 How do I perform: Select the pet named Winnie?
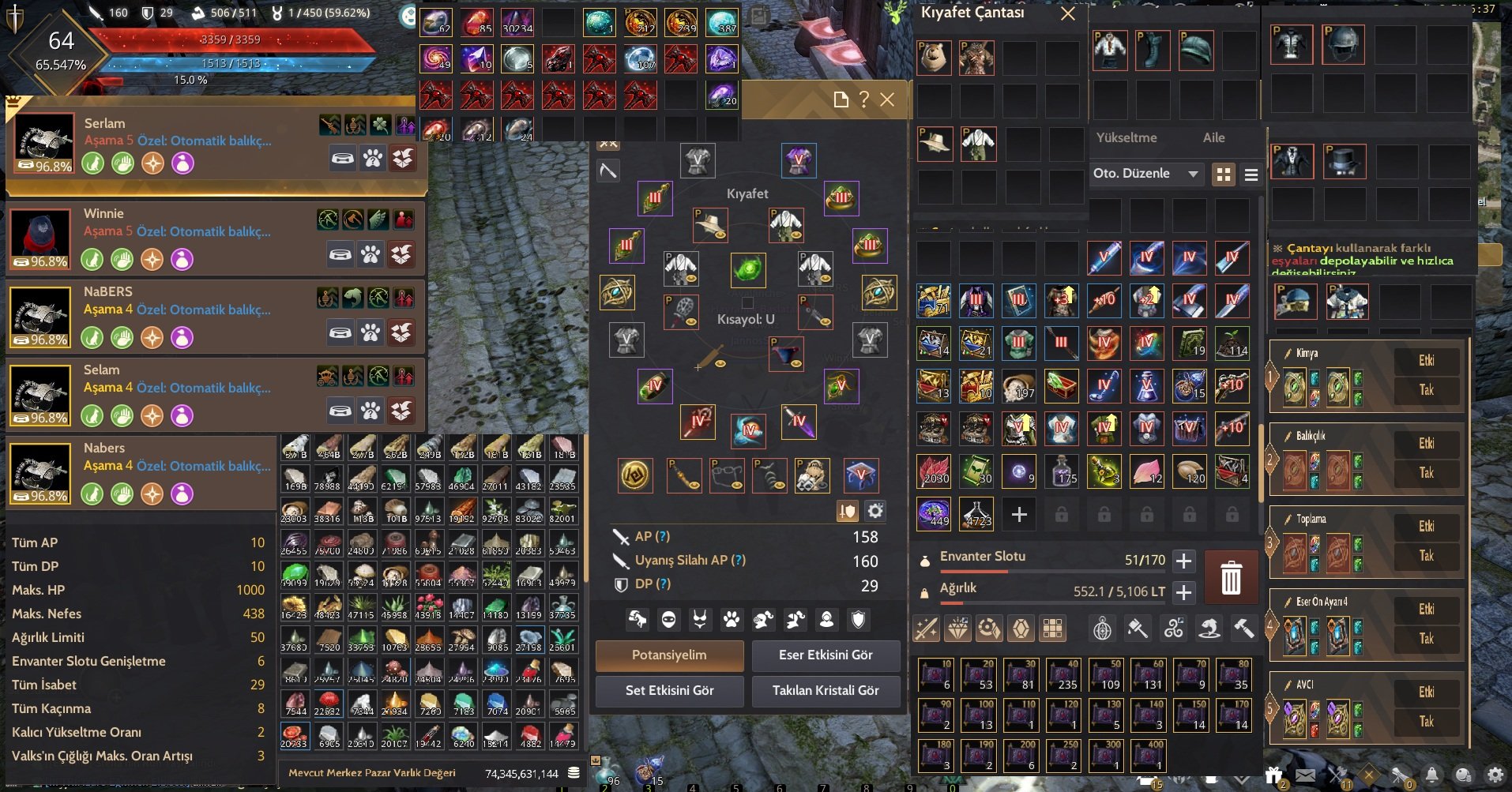(x=103, y=214)
